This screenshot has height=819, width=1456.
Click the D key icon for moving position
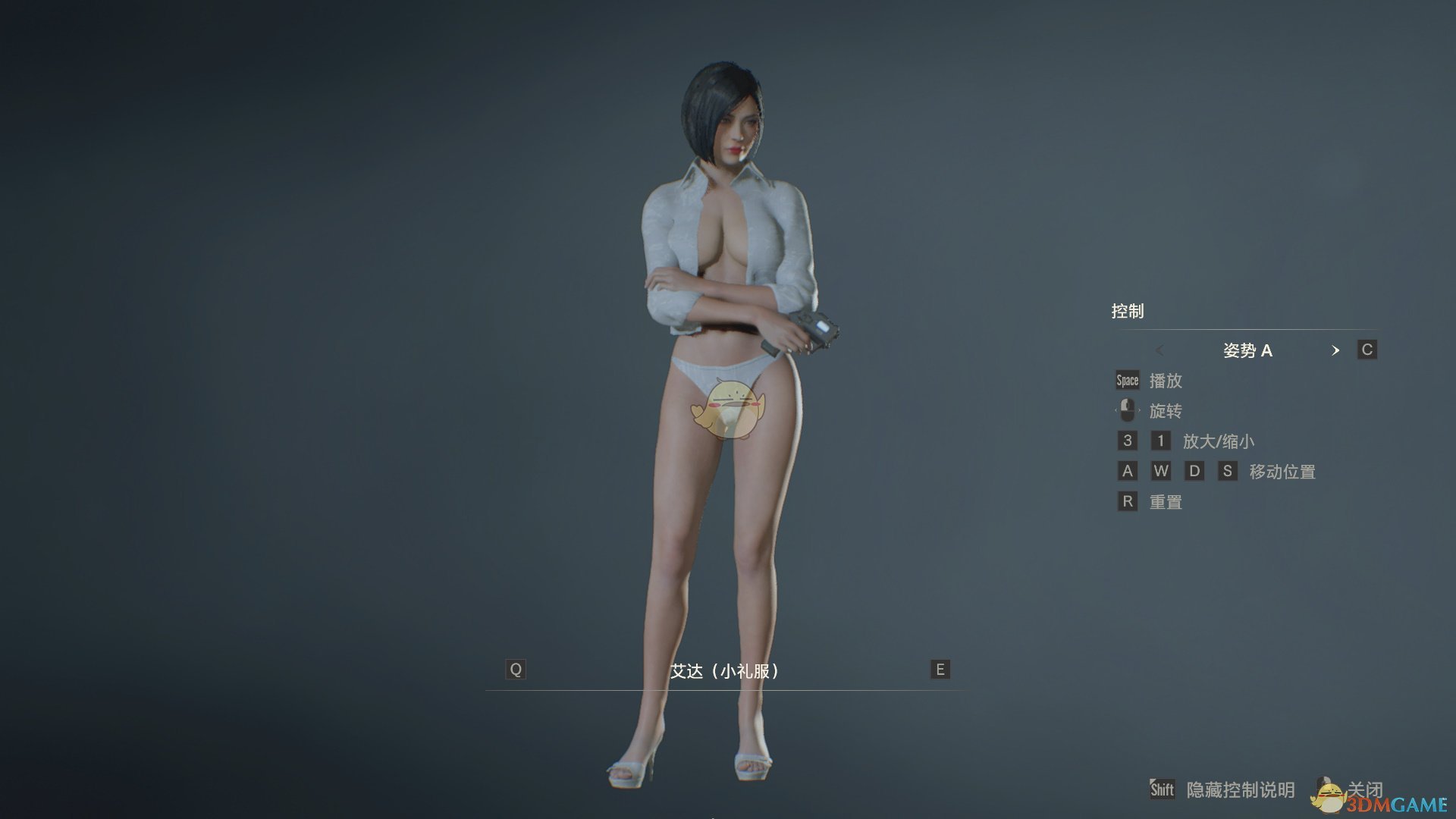[1194, 470]
